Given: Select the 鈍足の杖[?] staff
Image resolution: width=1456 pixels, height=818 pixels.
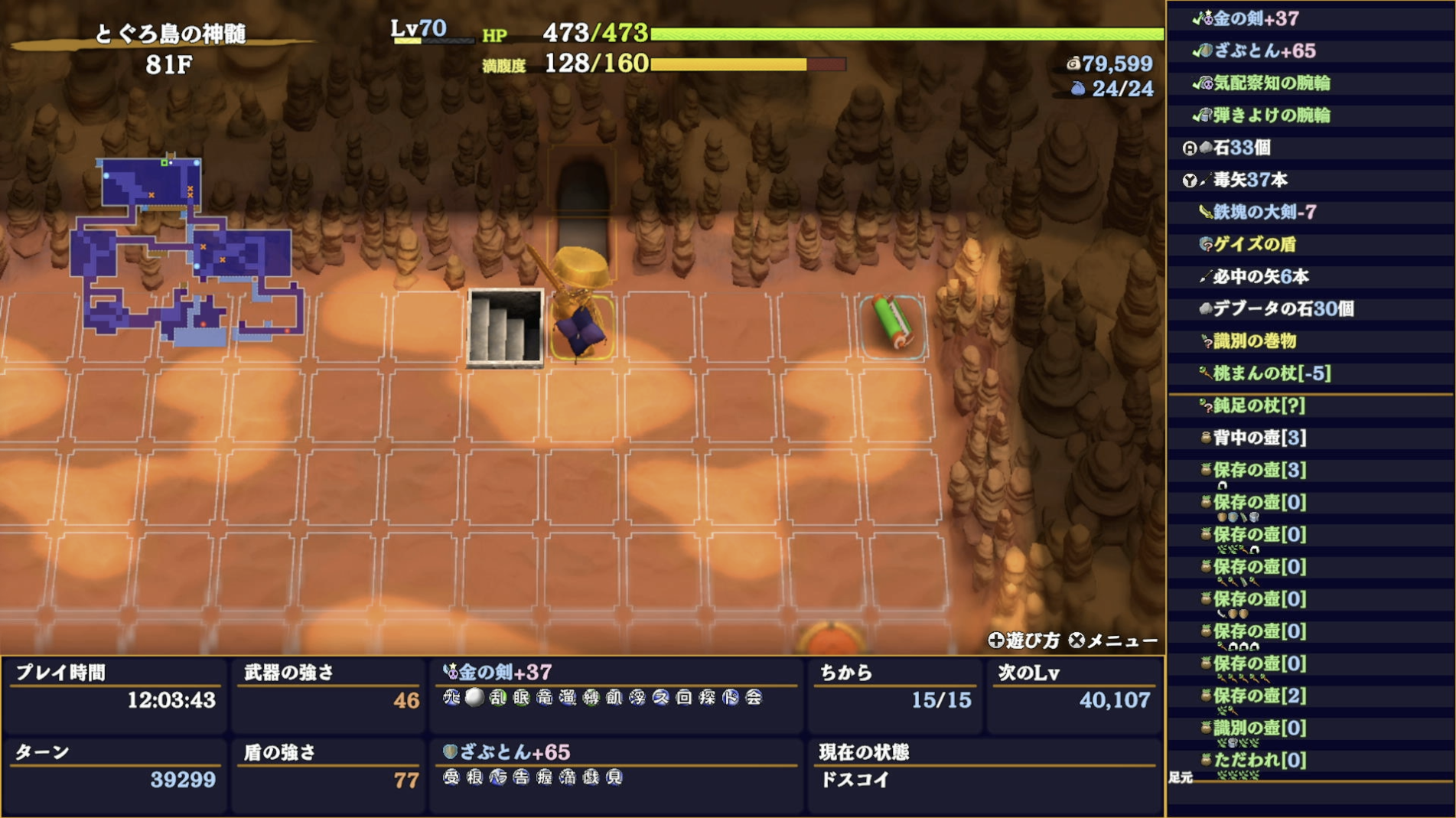Looking at the screenshot, I should click(1259, 406).
